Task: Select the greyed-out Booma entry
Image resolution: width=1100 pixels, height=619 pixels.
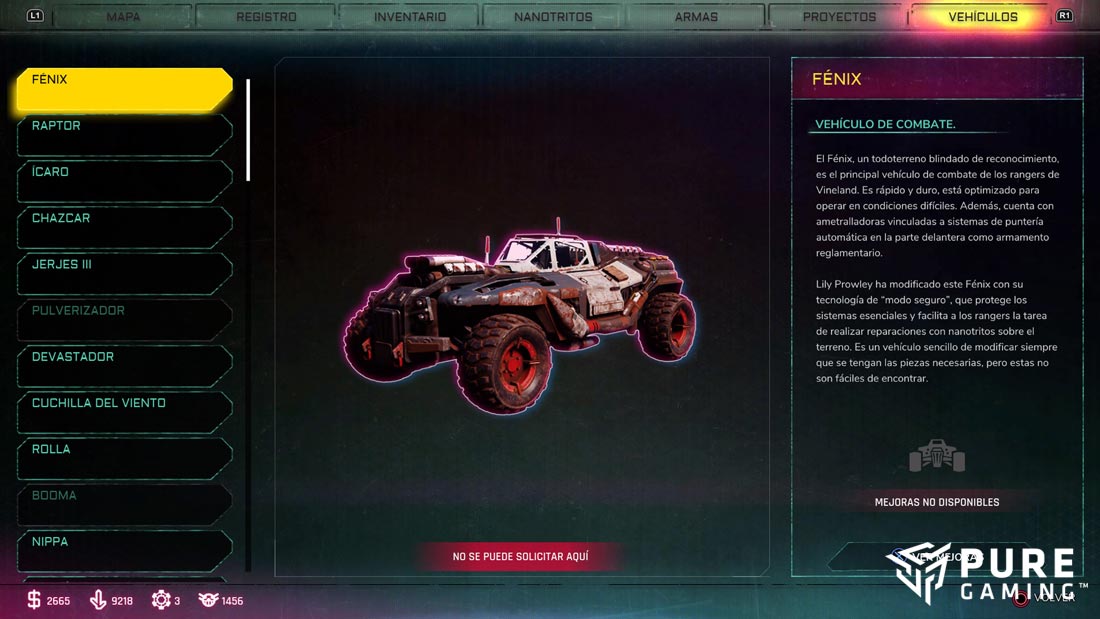Action: point(124,504)
